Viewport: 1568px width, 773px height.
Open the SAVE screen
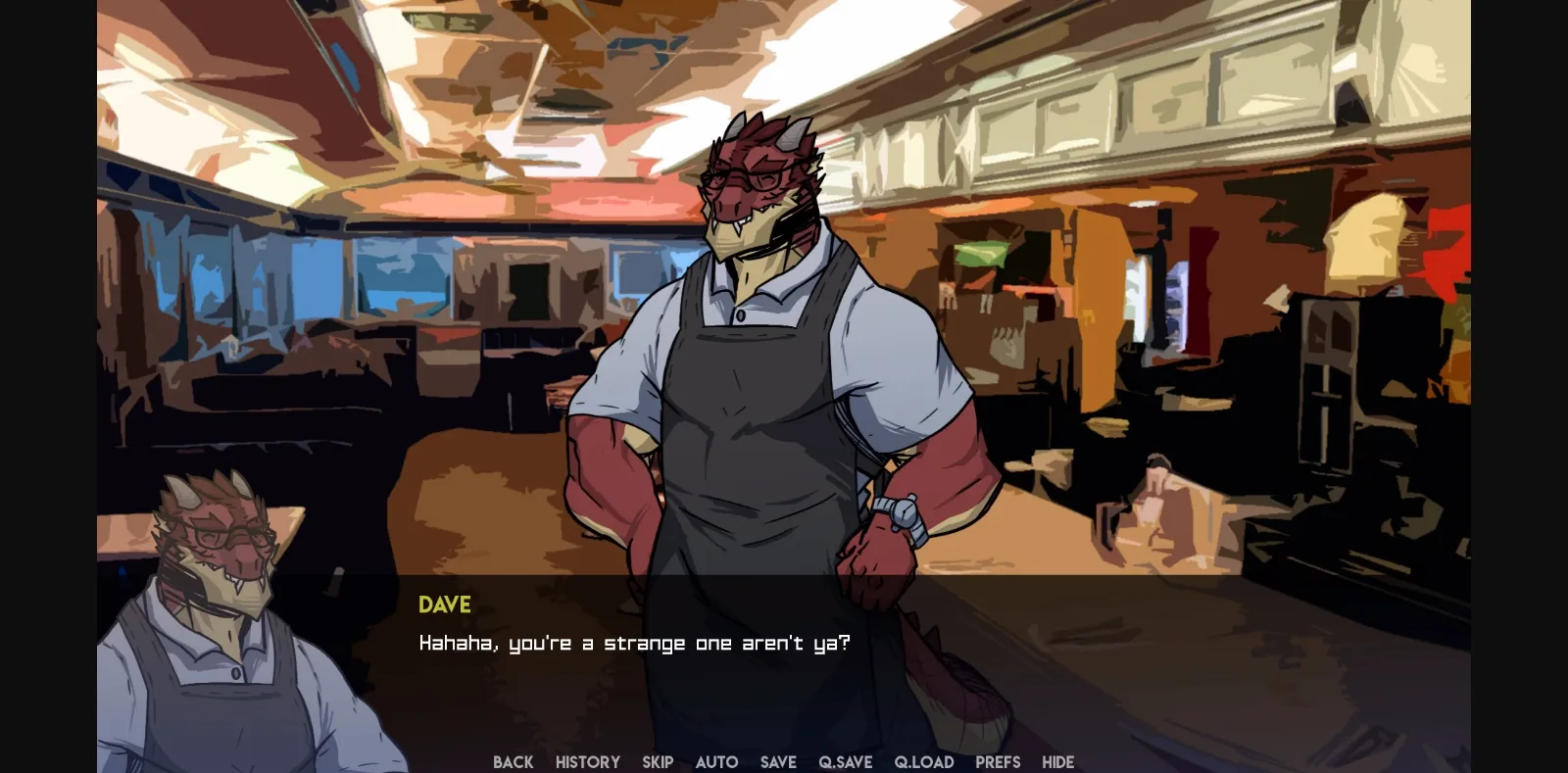pyautogui.click(x=778, y=762)
